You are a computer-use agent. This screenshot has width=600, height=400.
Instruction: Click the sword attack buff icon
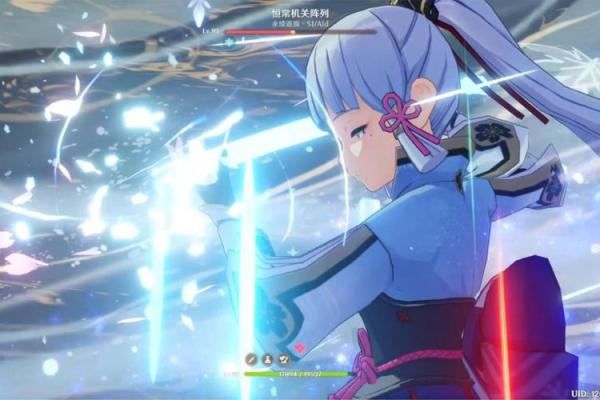(x=251, y=359)
